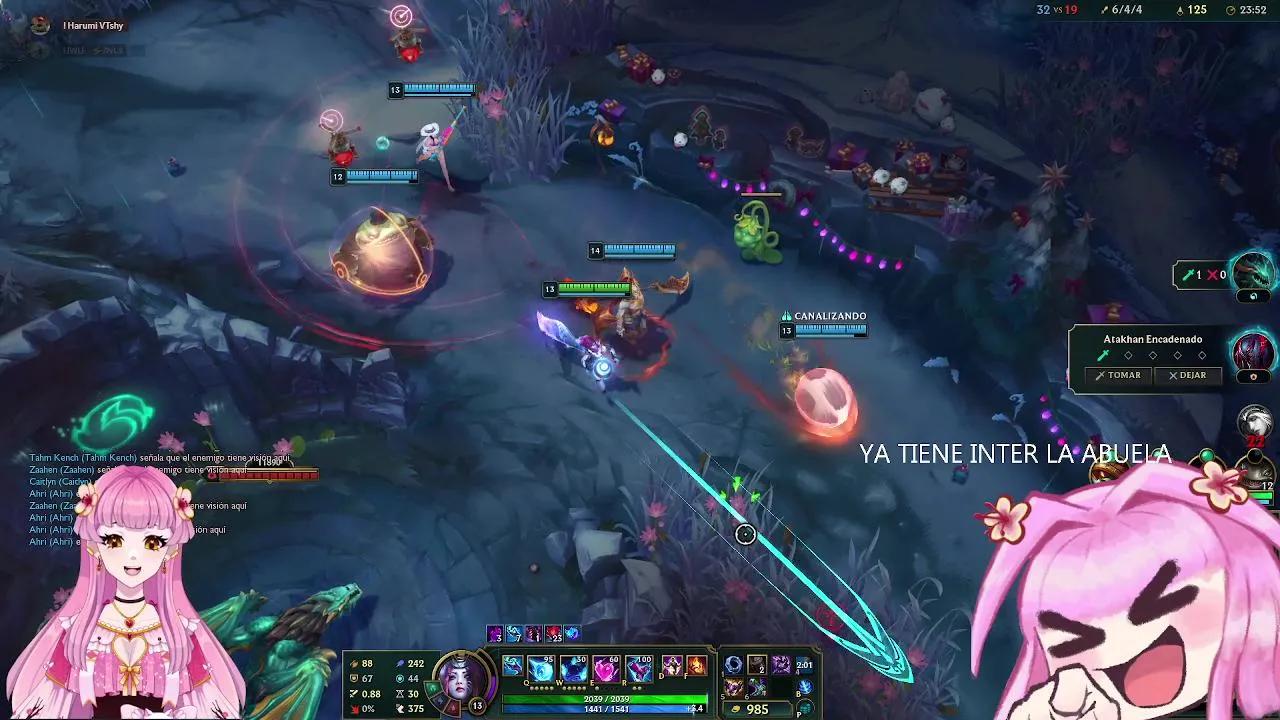Click the gold coin icon beside 985
Image resolution: width=1280 pixels, height=720 pixels.
point(735,709)
